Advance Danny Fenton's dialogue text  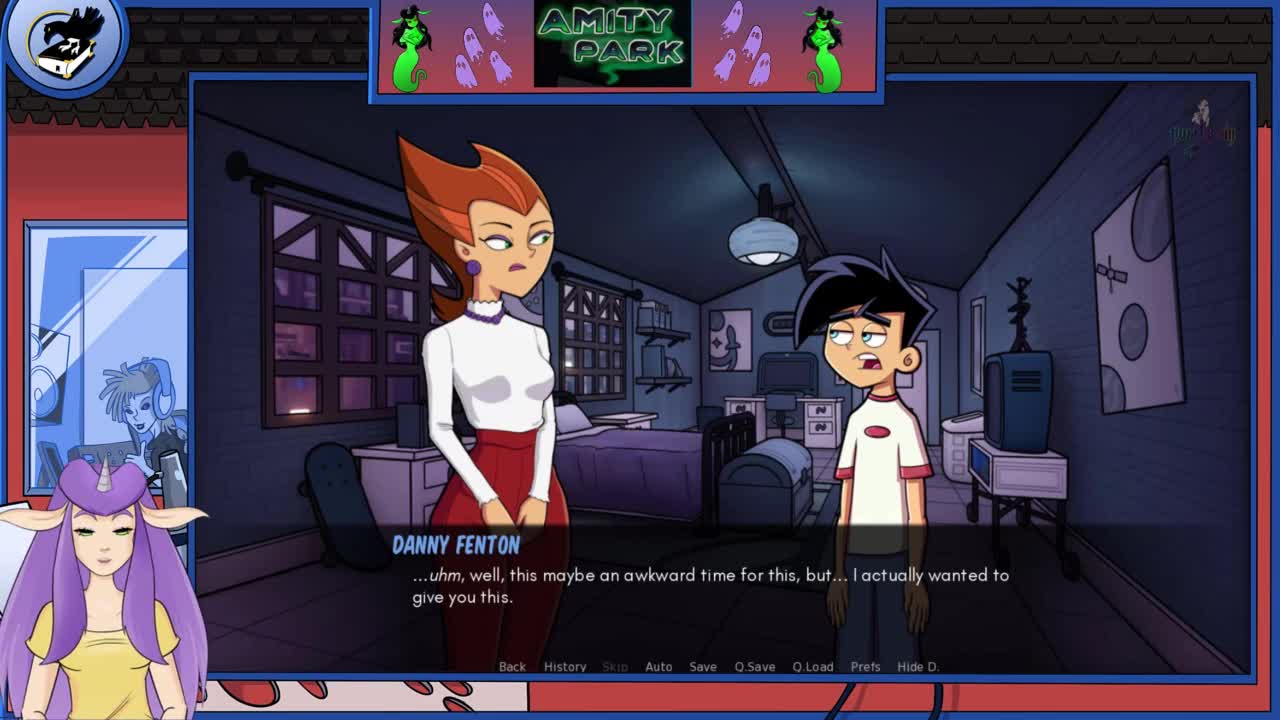pos(710,586)
